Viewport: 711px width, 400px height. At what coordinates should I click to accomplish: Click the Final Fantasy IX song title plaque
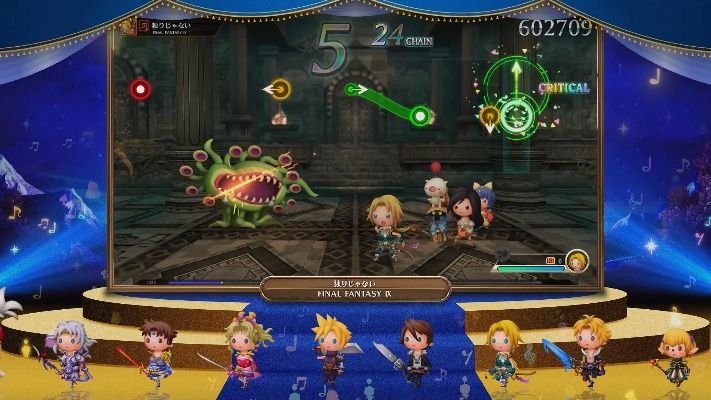click(x=355, y=289)
